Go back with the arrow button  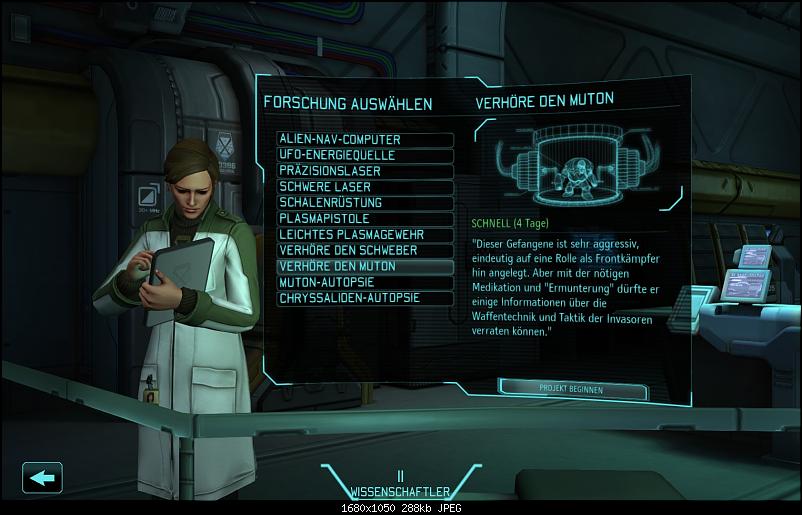coord(42,477)
